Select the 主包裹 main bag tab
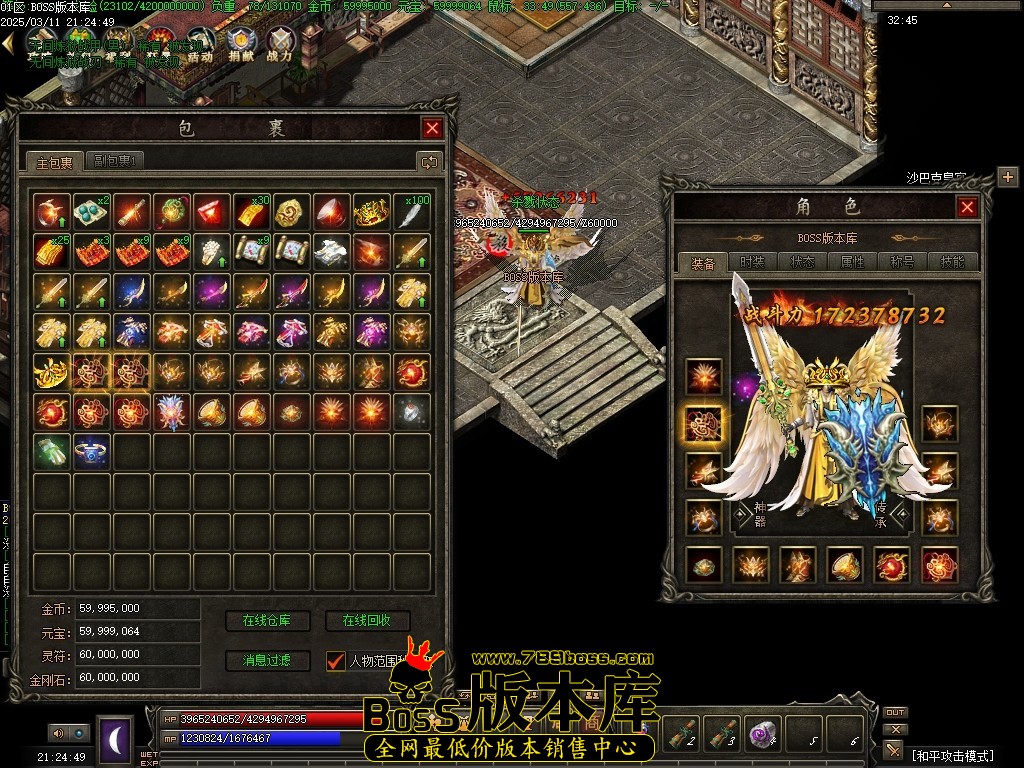Screen dimensions: 1024x768 55,162
